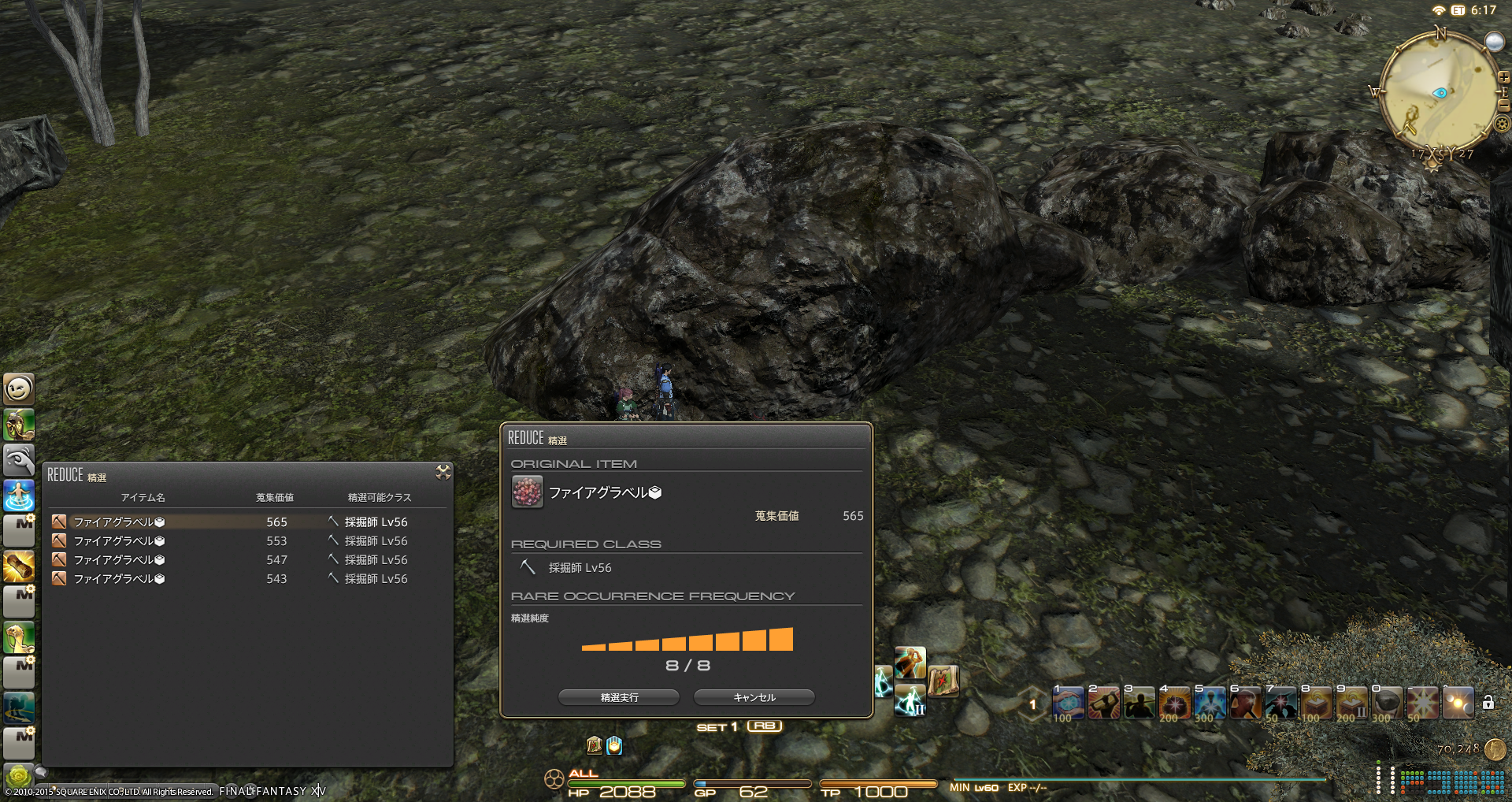Confirm reduction with the 精選実行 button

pyautogui.click(x=619, y=697)
